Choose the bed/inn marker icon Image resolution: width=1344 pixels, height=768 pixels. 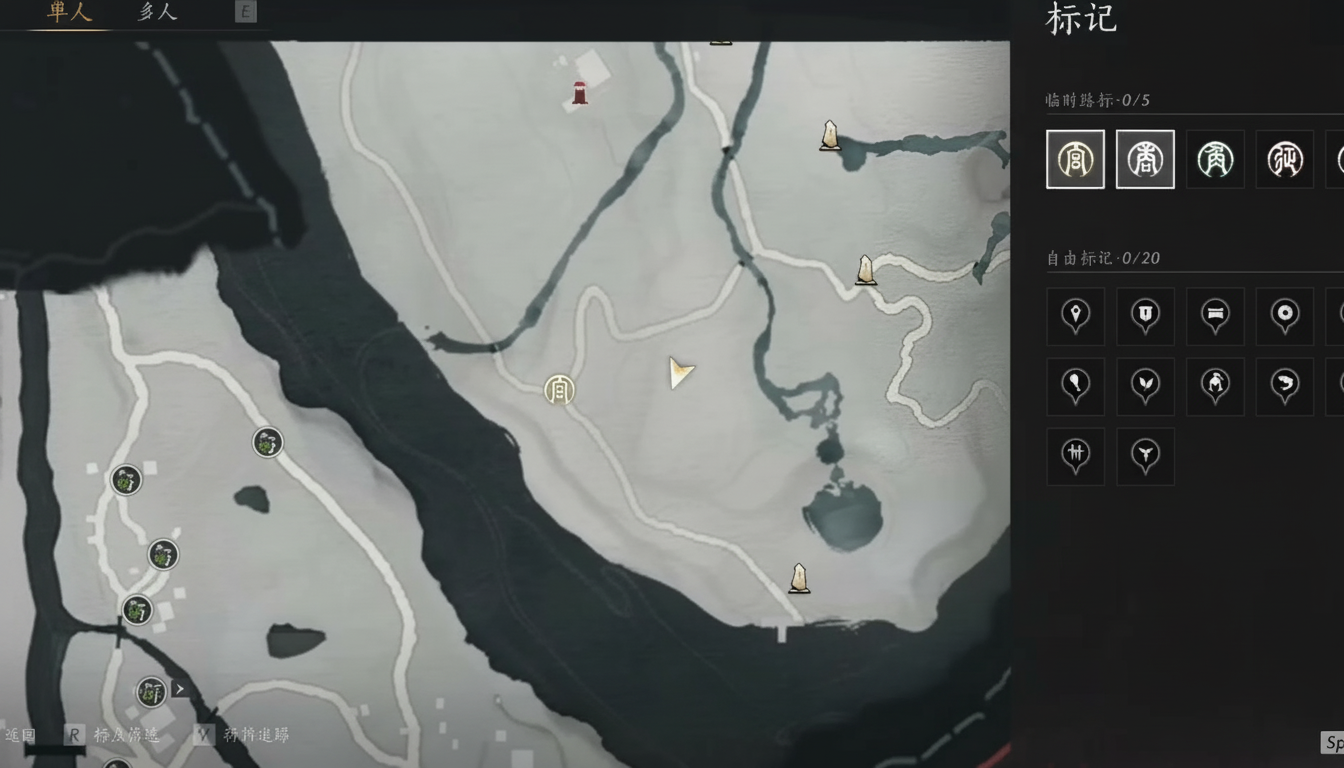1215,316
